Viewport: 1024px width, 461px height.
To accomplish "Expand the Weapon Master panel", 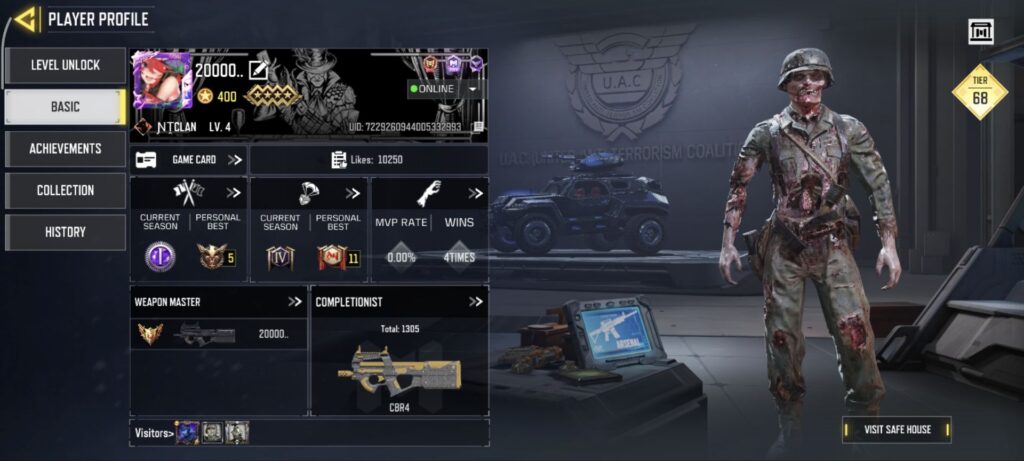I will point(294,301).
